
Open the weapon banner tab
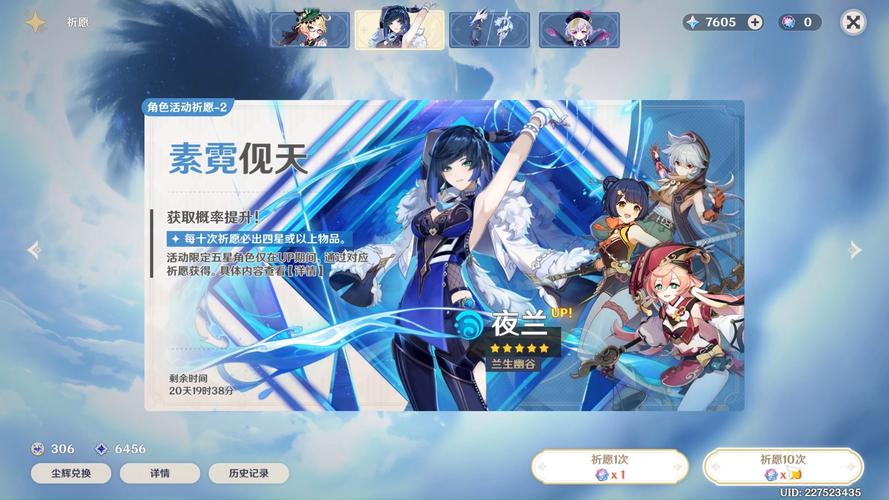489,30
